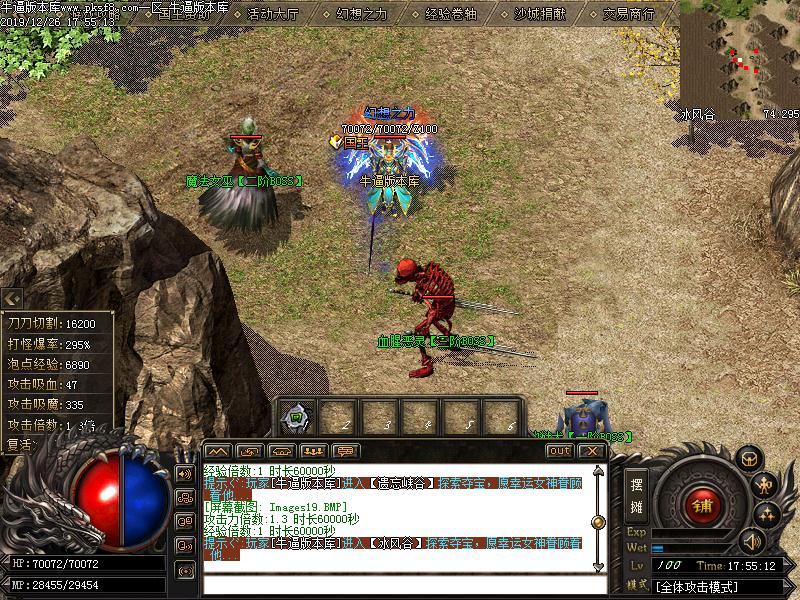This screenshot has width=800, height=600.
Task: Open the skills sparkle icon
Action: (767, 514)
